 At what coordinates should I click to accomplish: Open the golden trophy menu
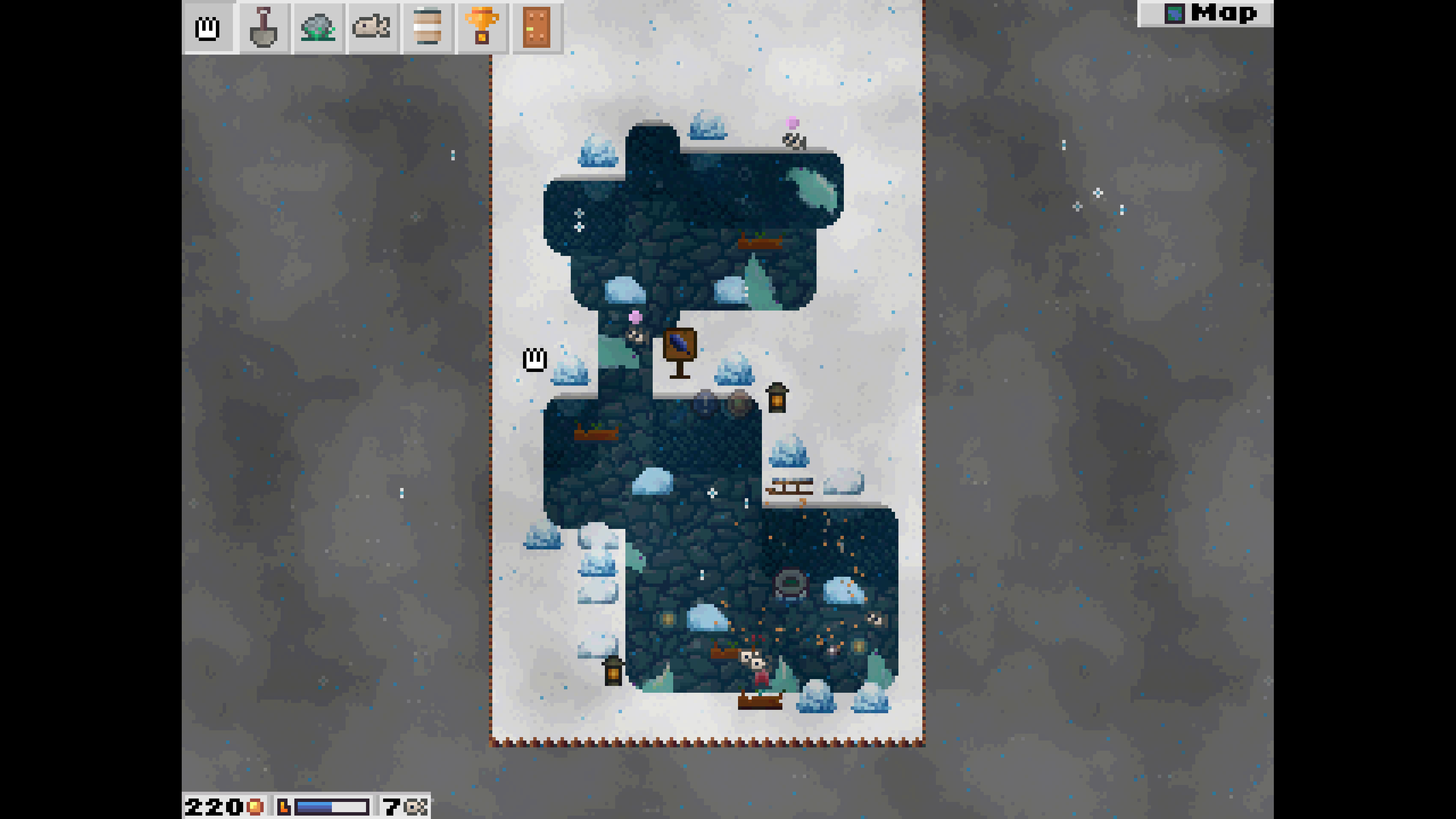click(x=482, y=27)
